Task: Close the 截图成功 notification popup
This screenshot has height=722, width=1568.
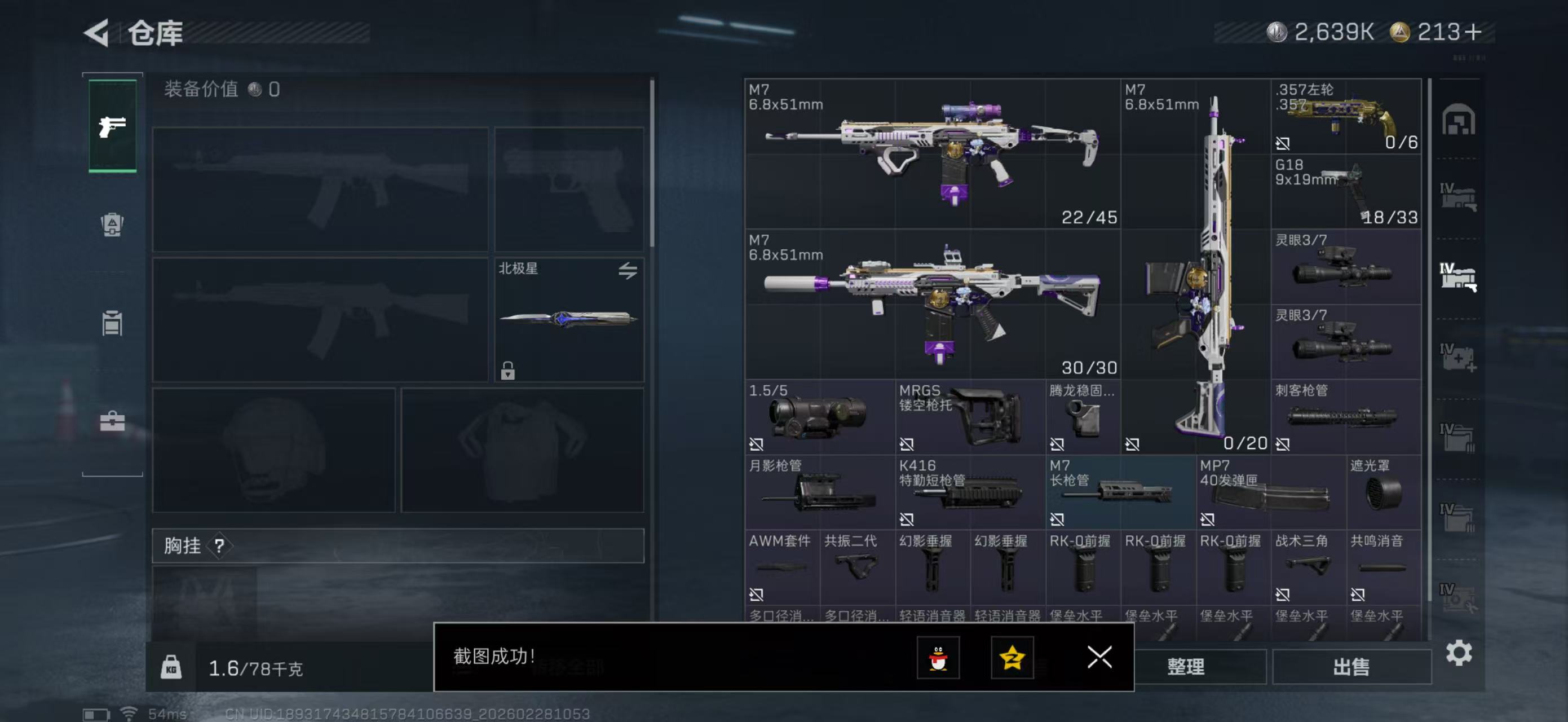Action: click(1099, 659)
